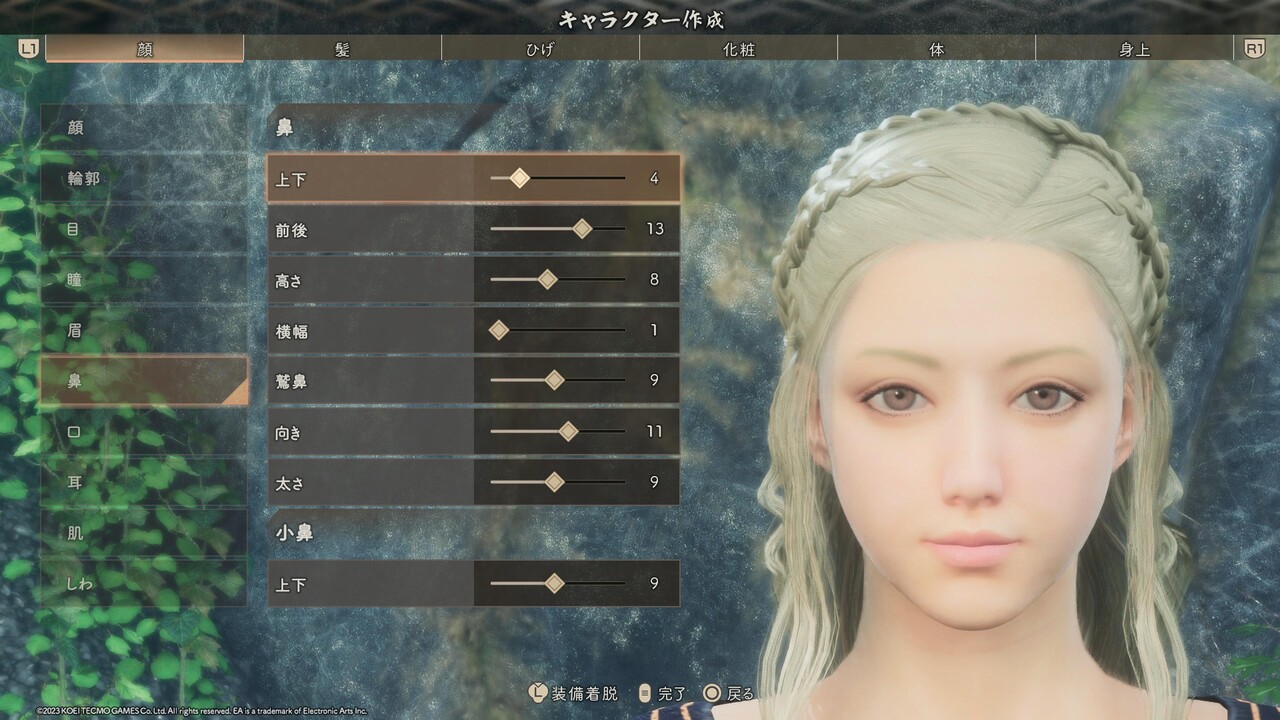Viewport: 1280px width, 720px height.
Task: Open the 瞳 (pupil) category
Action: point(143,280)
